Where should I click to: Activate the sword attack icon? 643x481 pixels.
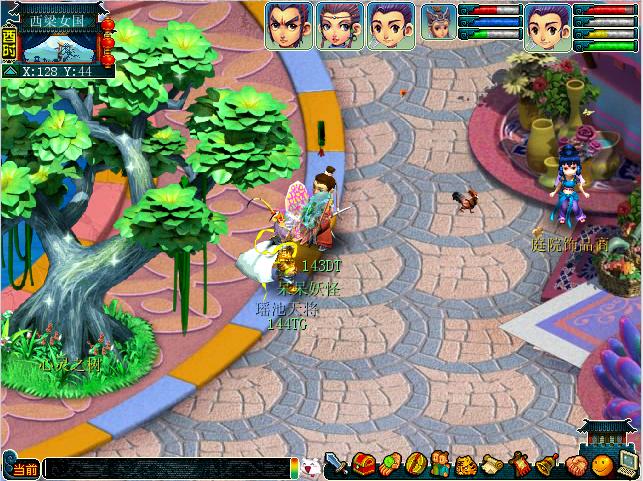(337, 465)
